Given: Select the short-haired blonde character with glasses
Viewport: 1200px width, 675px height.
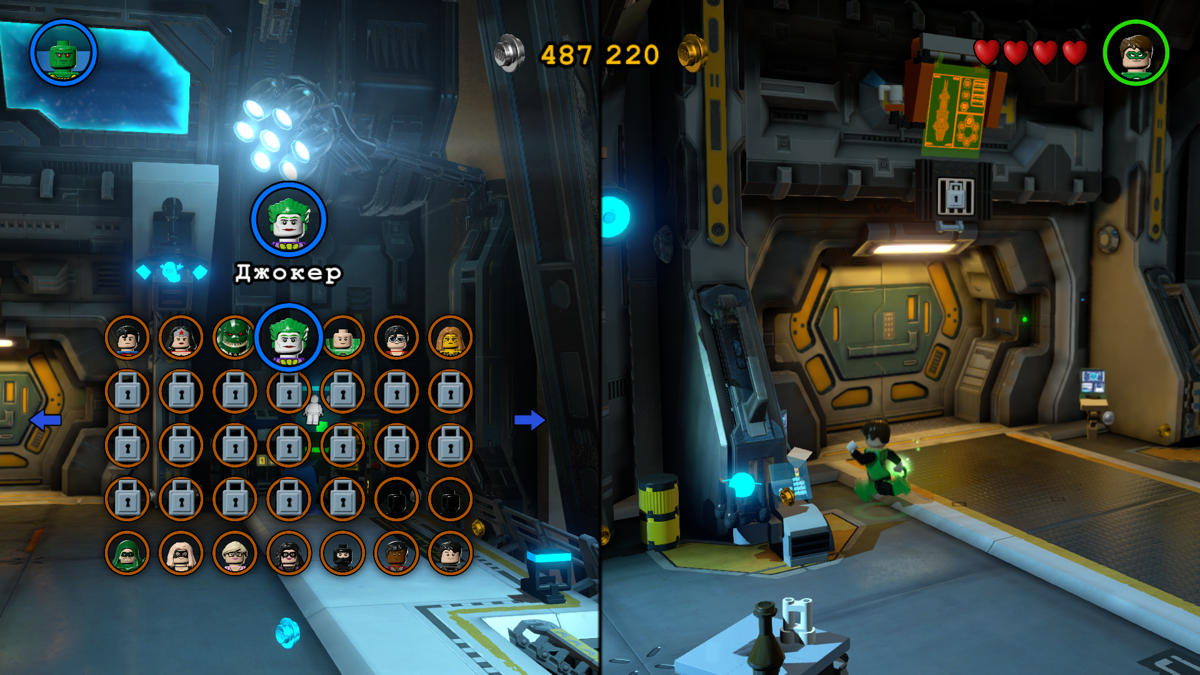Looking at the screenshot, I should point(235,553).
